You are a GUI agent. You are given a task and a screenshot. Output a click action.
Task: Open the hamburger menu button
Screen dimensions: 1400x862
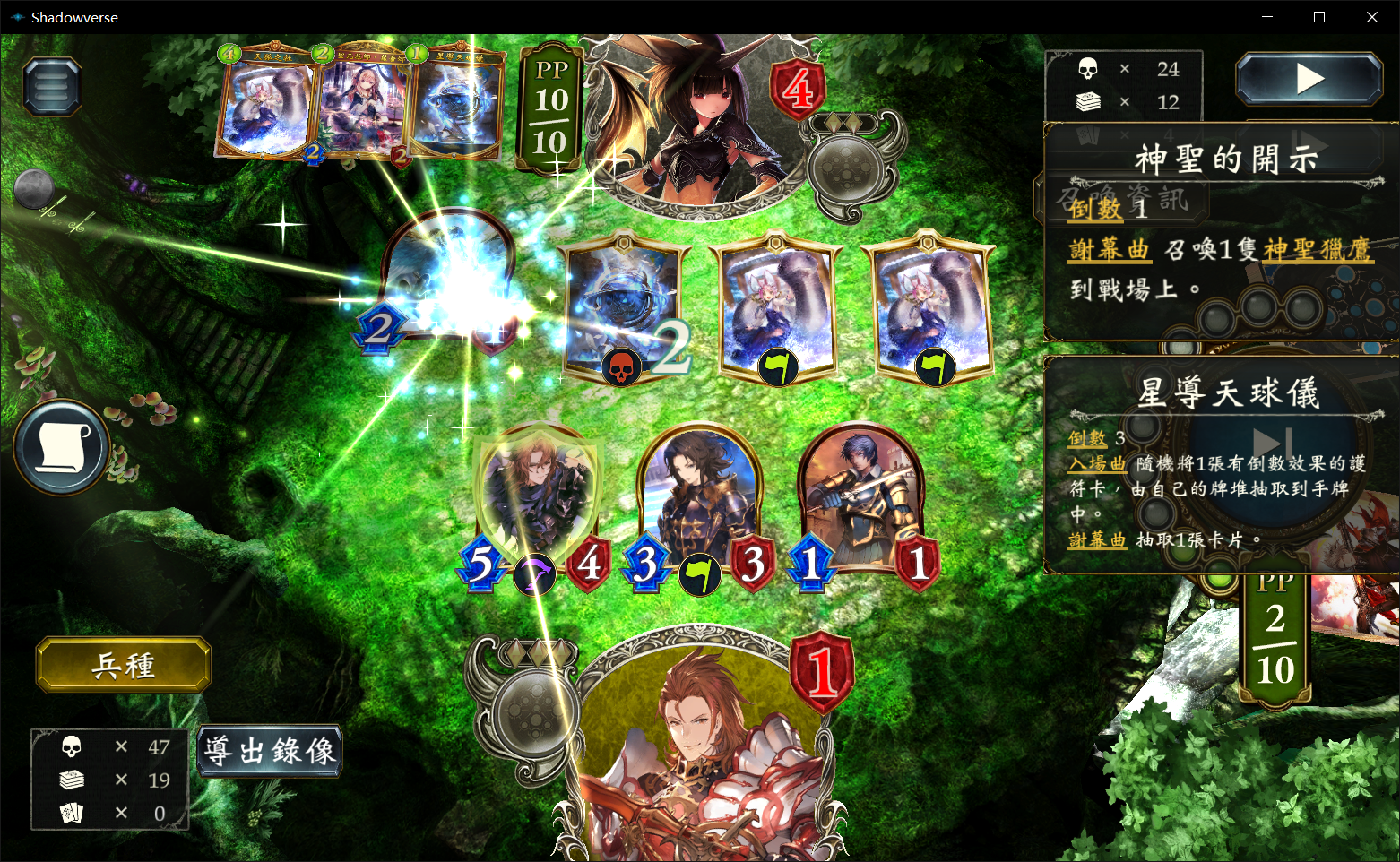click(52, 87)
